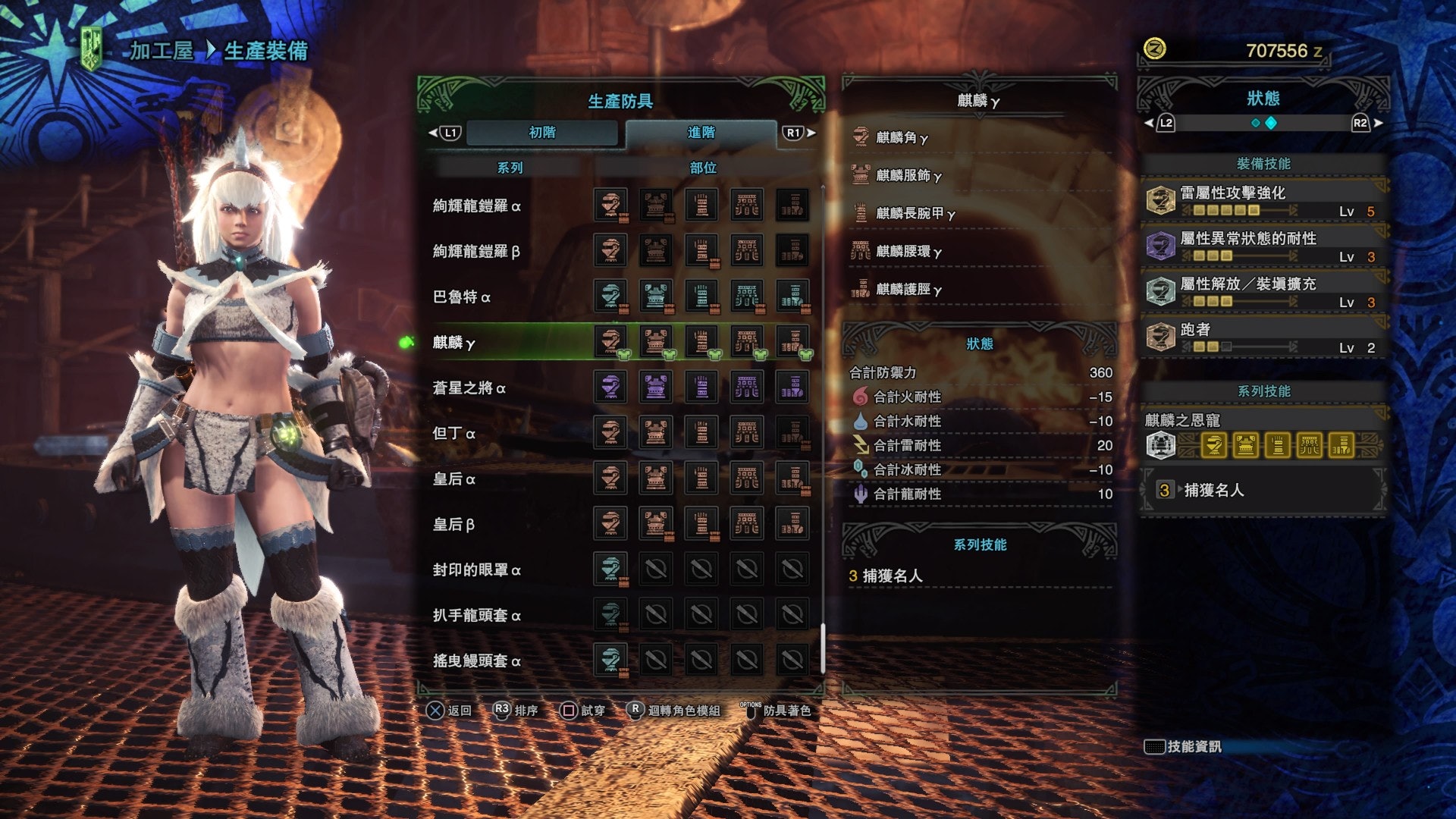Select the 絢輝龍鎧羅β armor series row
This screenshot has width=1456, height=819.
(476, 252)
